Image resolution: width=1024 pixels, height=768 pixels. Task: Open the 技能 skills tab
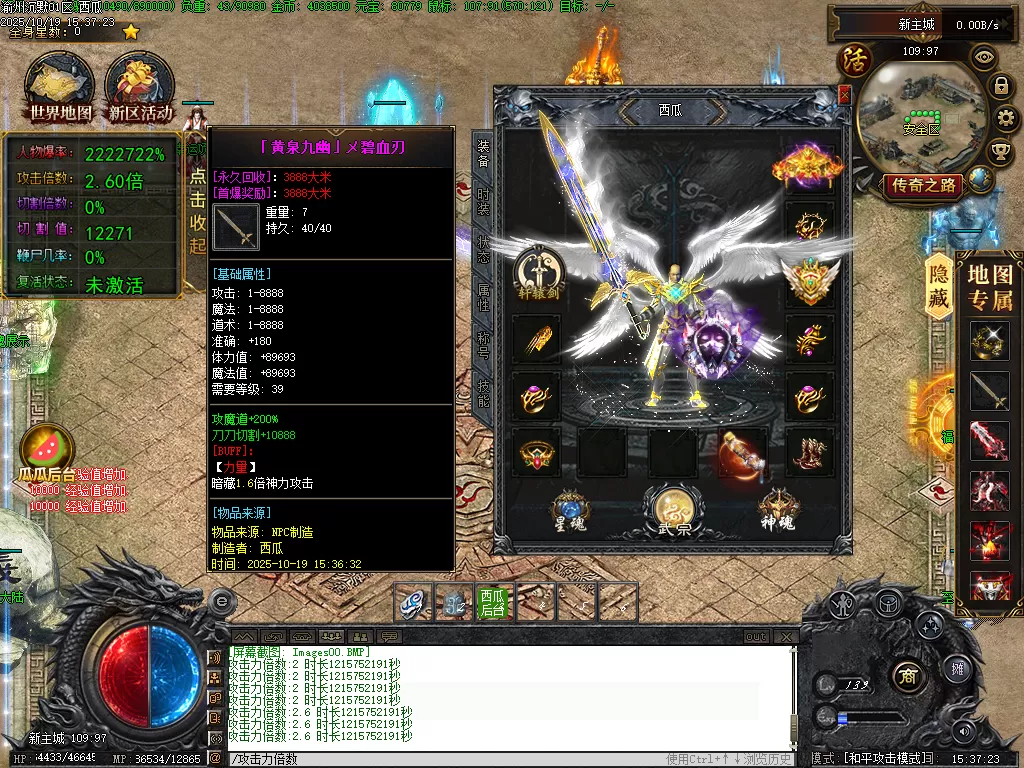coord(483,393)
